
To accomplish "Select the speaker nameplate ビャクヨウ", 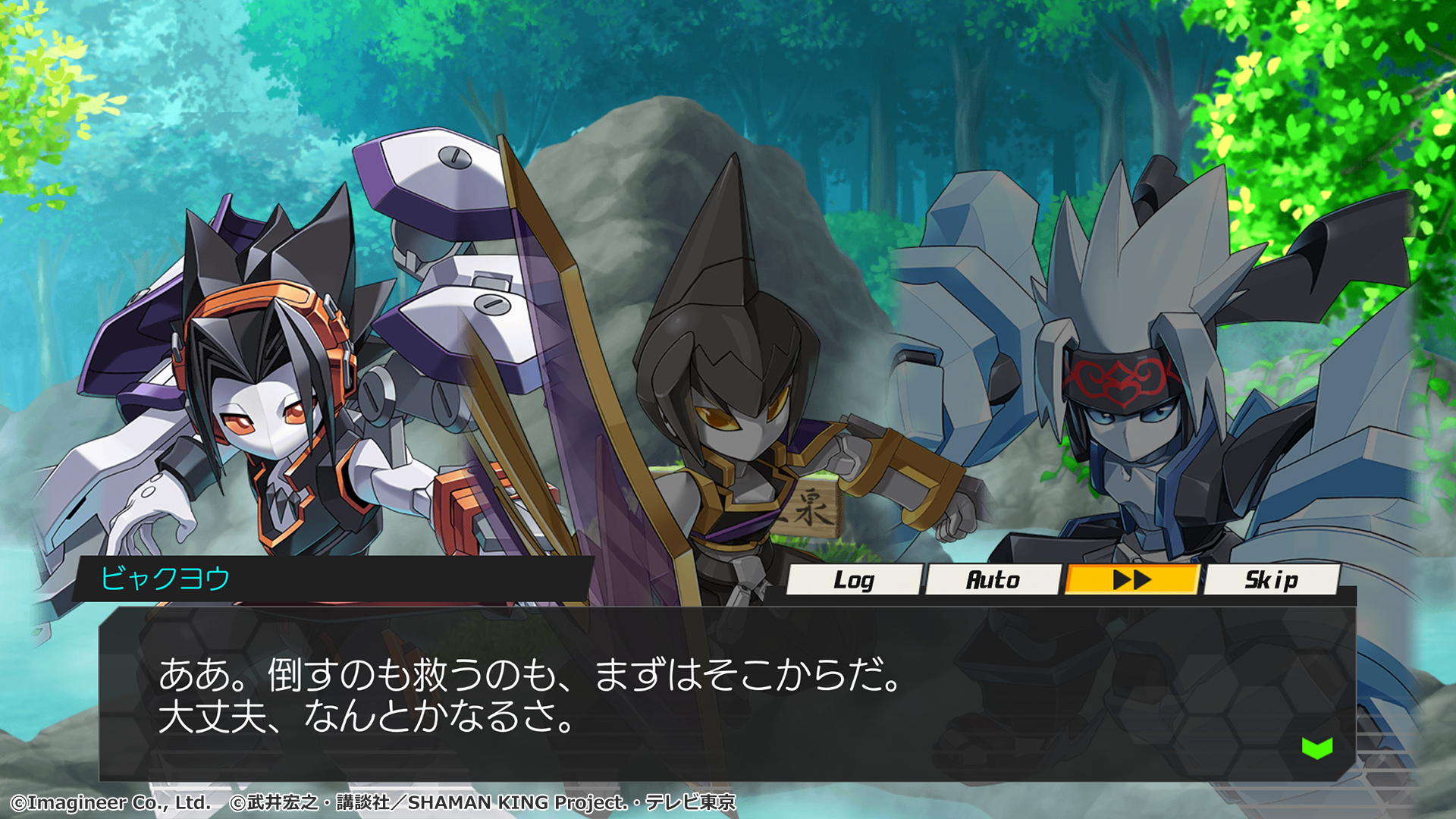I will coord(163,579).
